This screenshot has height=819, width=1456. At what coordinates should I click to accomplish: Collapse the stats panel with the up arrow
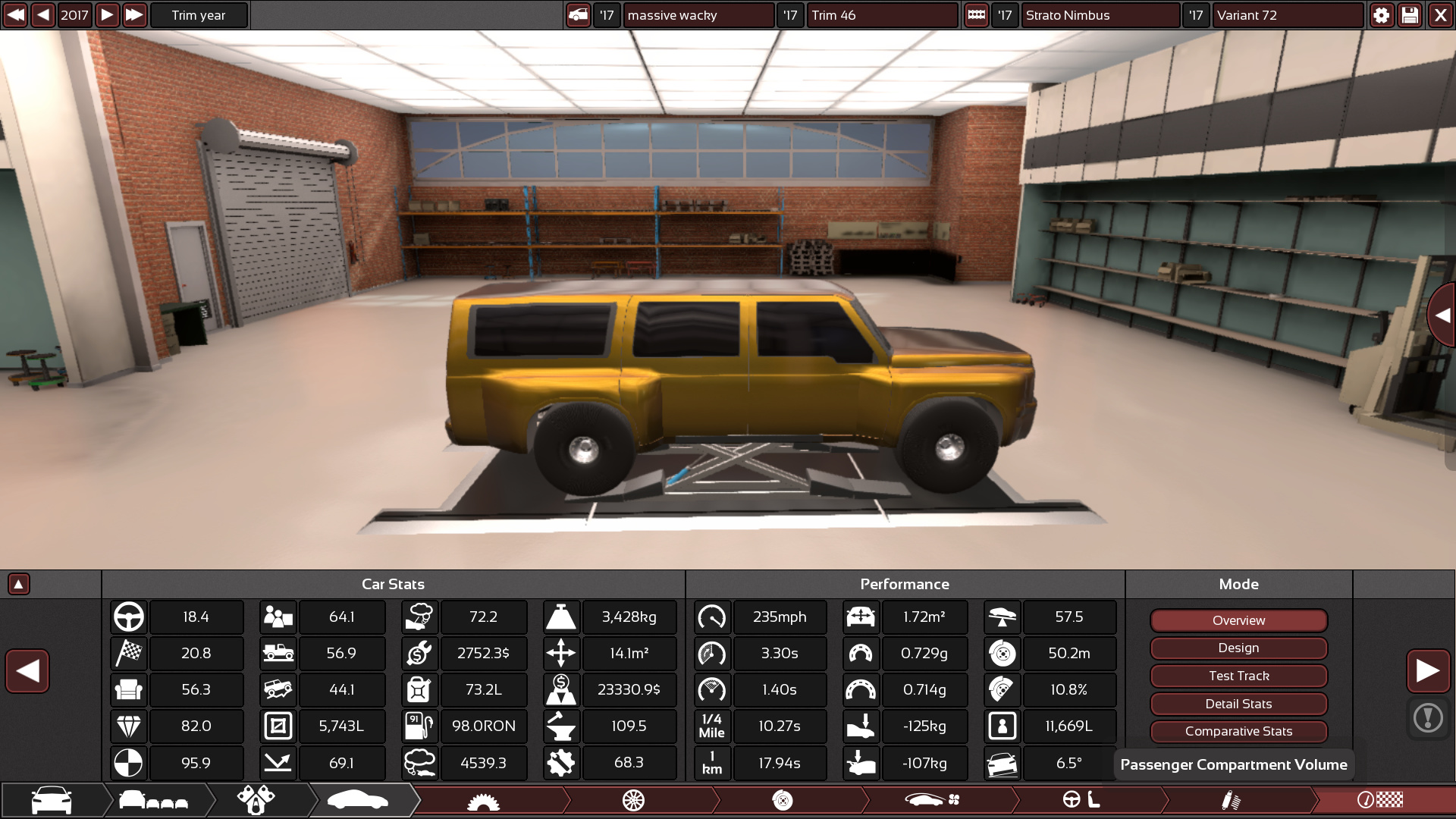tap(19, 584)
